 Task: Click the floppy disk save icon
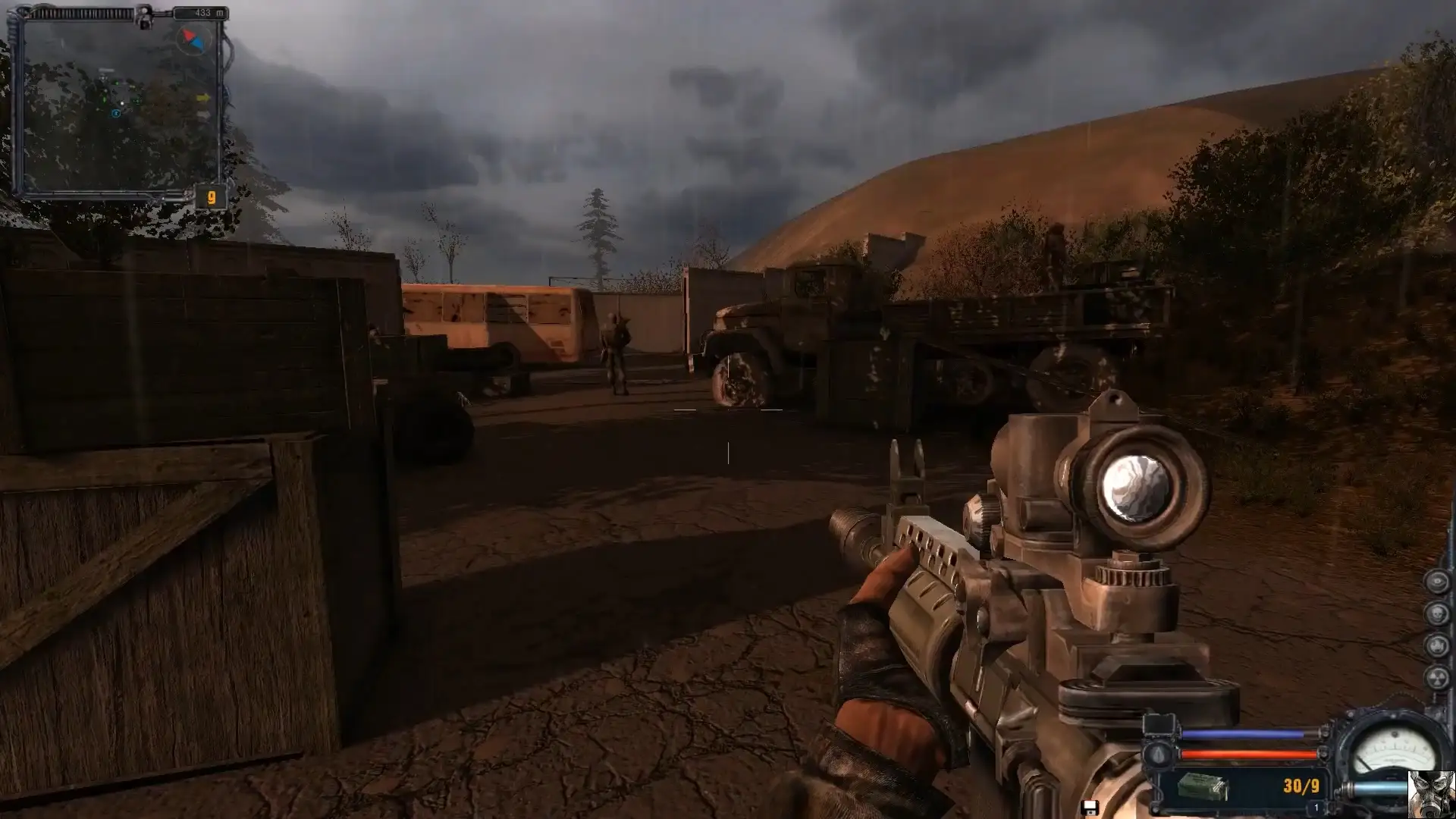pos(1090,808)
